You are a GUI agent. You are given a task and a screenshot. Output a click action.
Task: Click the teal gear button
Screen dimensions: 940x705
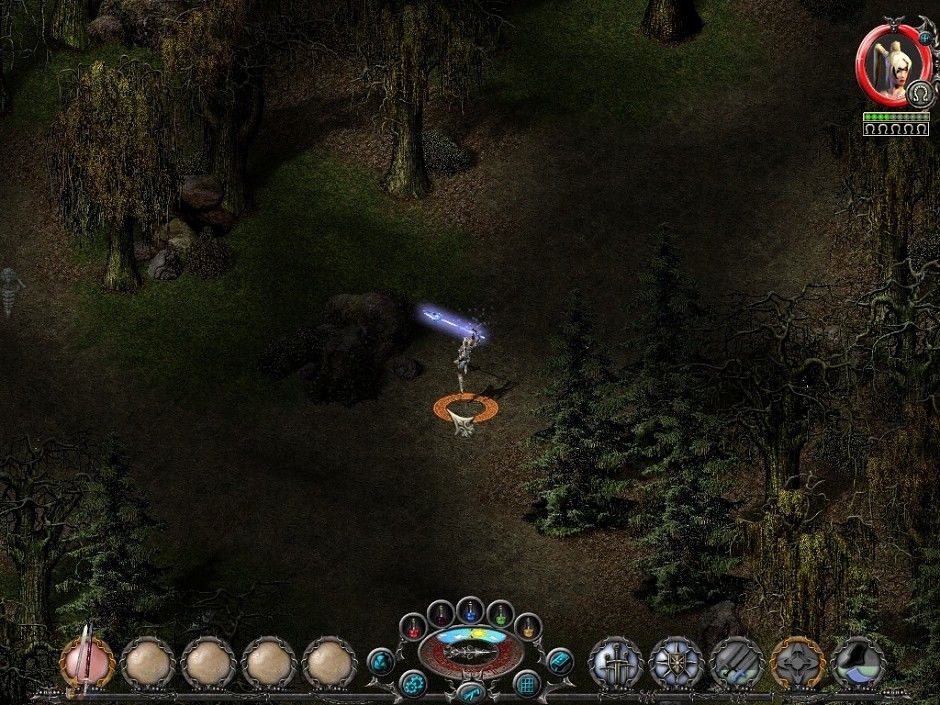[x=412, y=684]
